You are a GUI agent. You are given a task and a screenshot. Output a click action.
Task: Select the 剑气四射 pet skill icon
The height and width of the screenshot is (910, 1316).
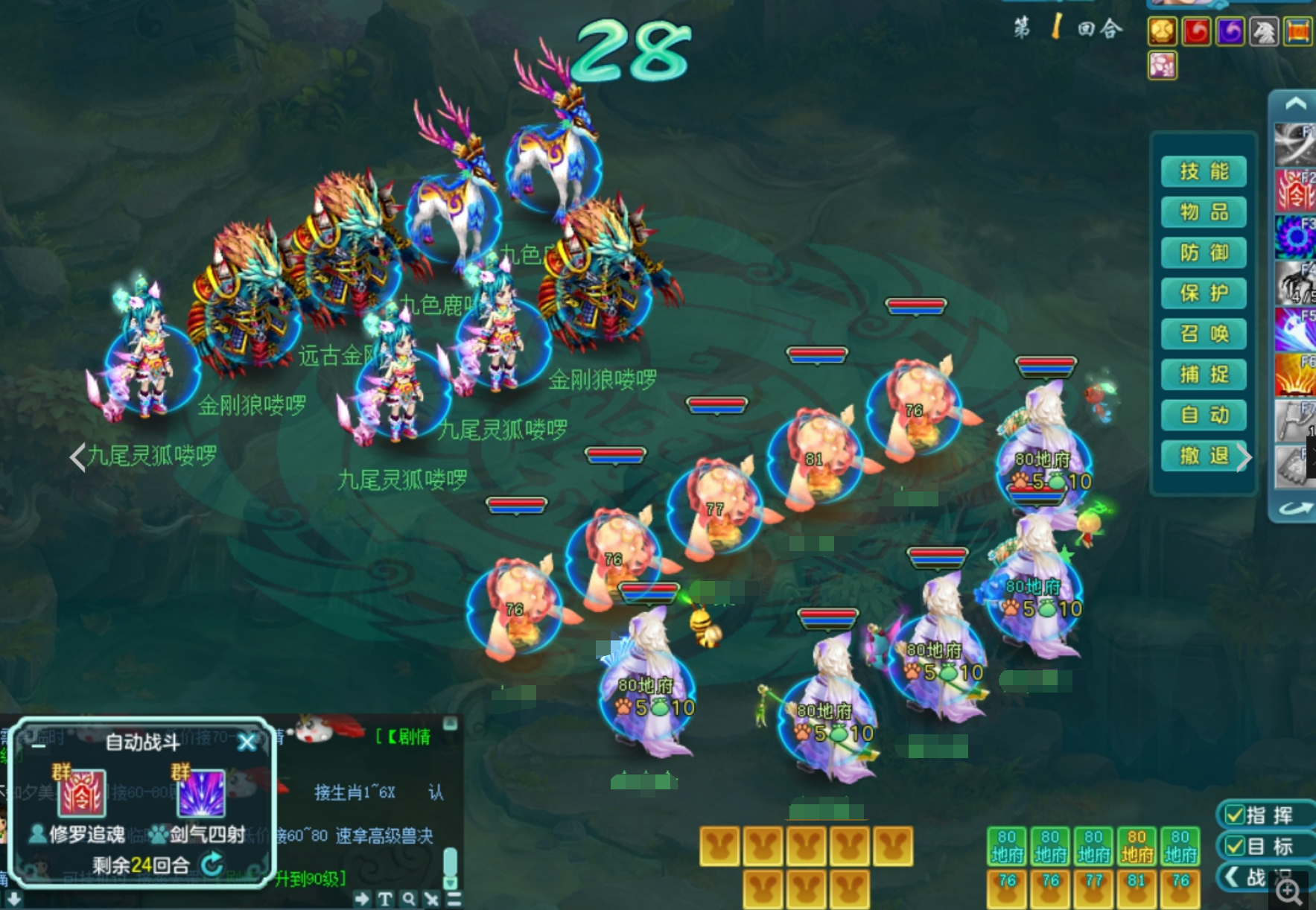pos(201,794)
